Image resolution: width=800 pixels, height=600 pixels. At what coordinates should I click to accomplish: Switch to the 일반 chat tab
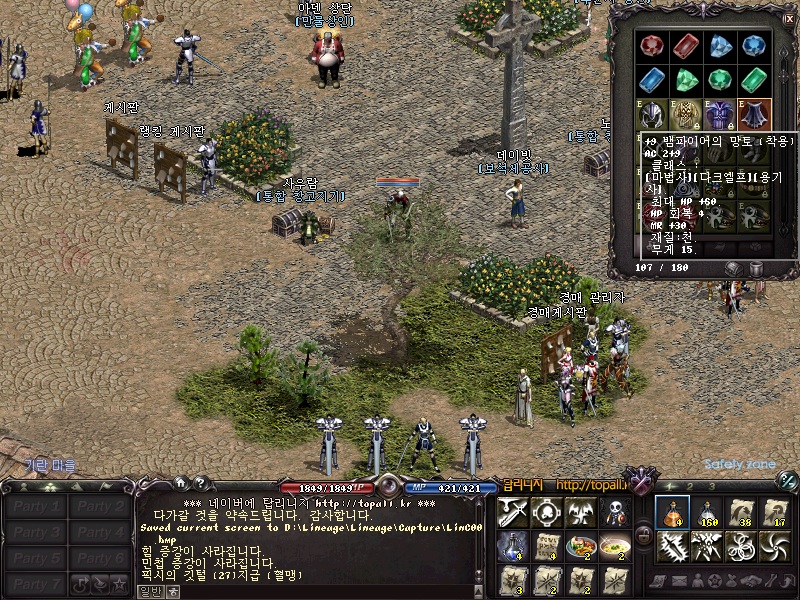(149, 591)
